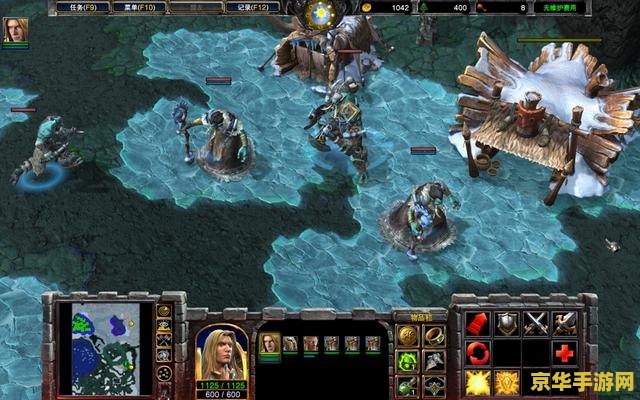Open the red cross hero abilities menu
The width and height of the screenshot is (640, 400).
point(566,352)
